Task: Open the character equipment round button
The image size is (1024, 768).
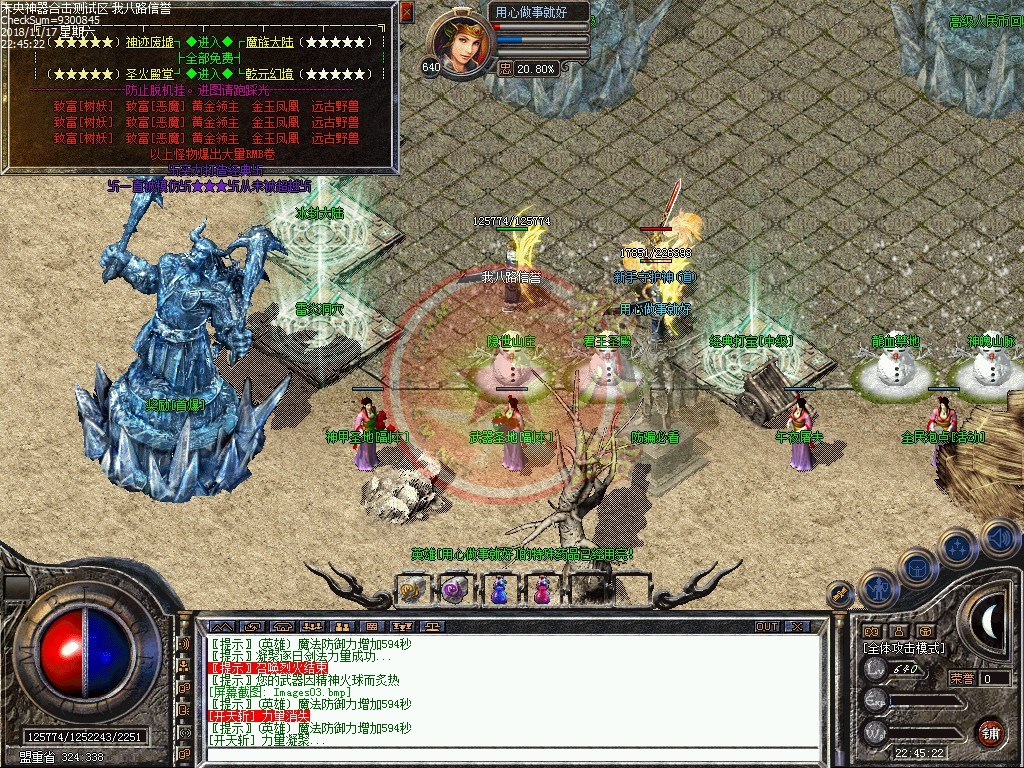Action: pyautogui.click(x=878, y=590)
